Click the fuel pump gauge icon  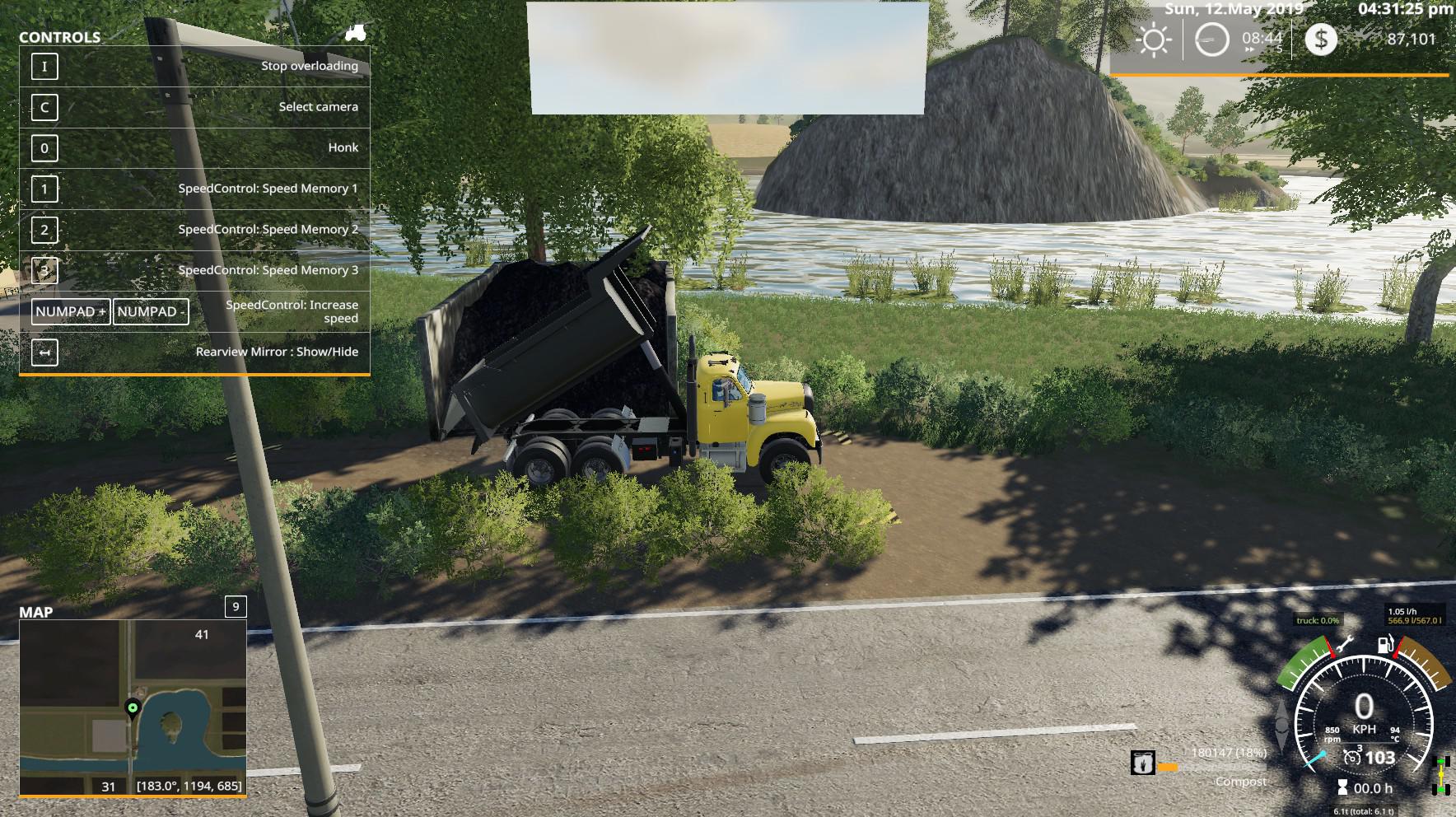pos(1383,645)
